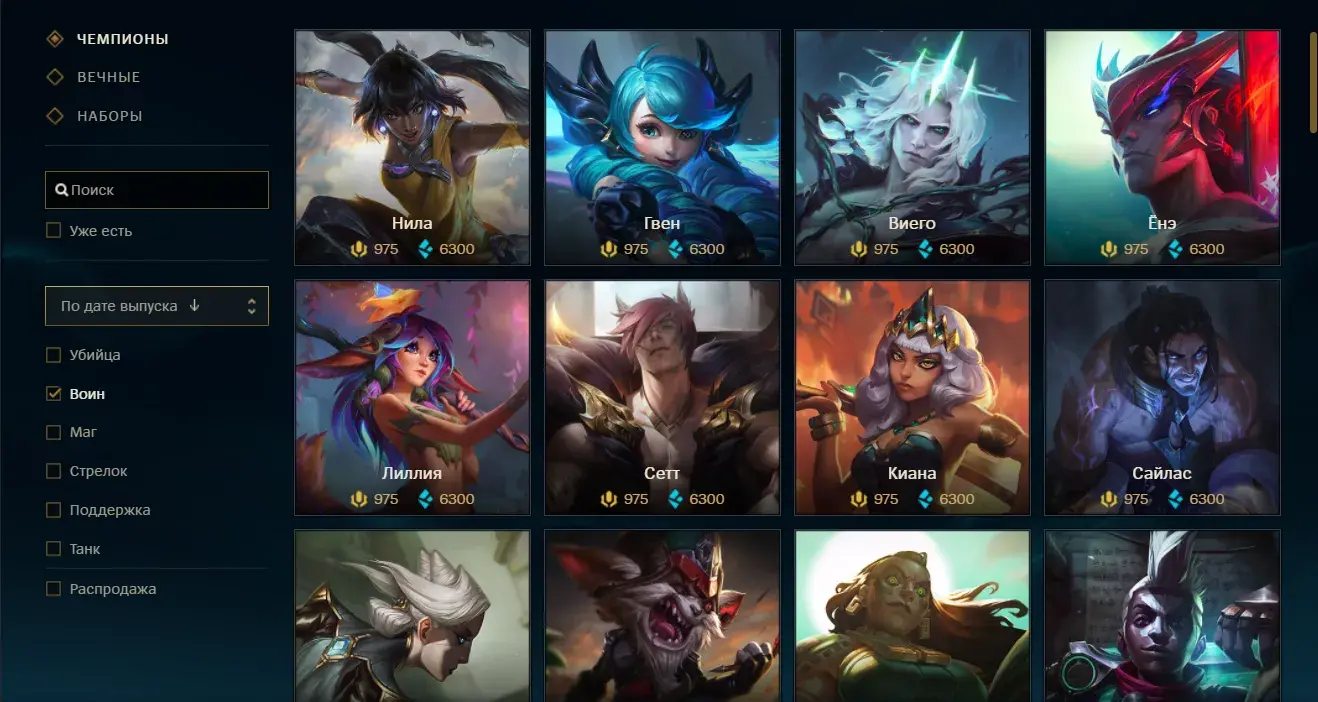Select the Ёнэ champion card
This screenshot has width=1318, height=702.
[x=1162, y=147]
